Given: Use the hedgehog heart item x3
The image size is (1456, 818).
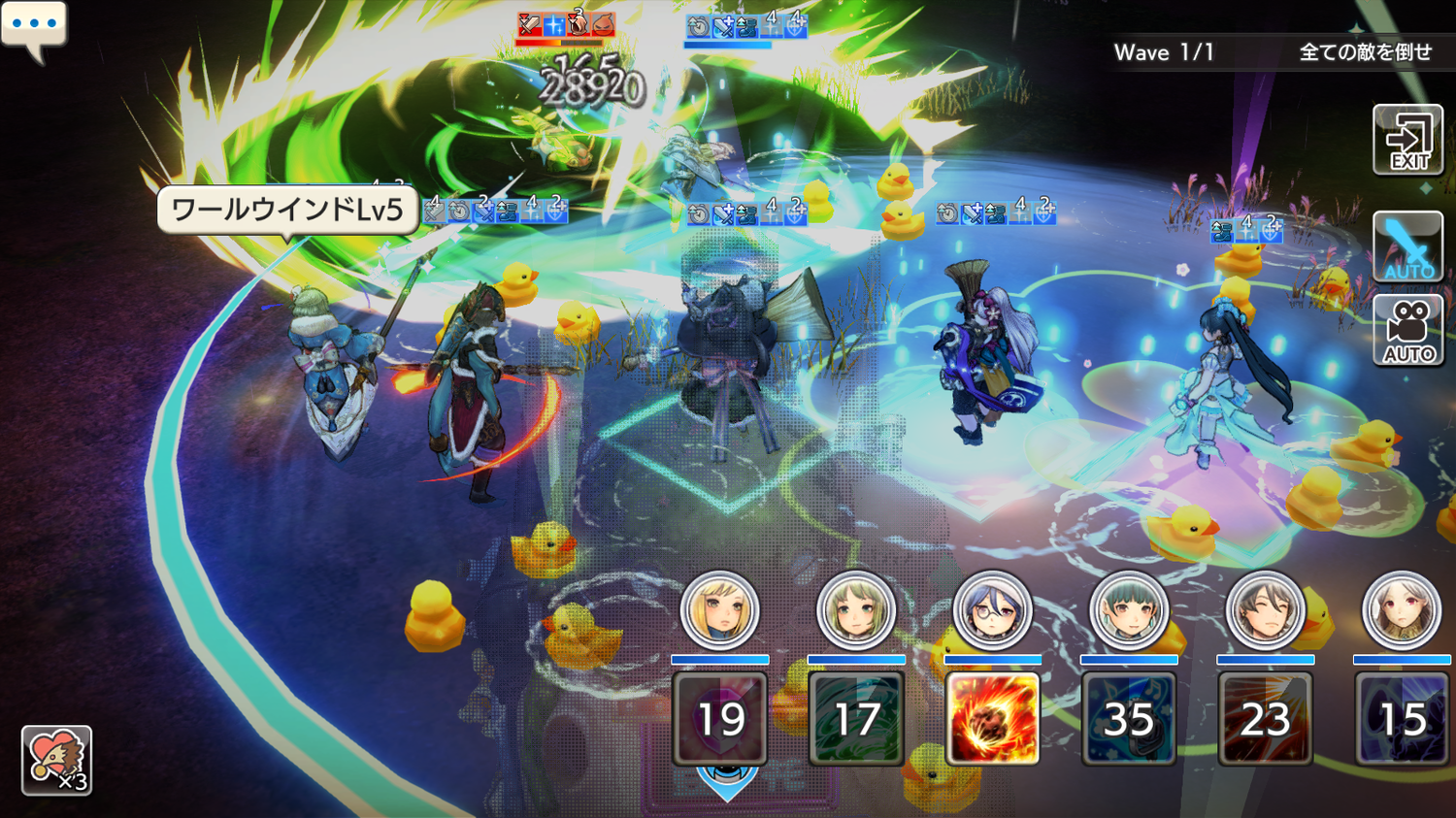Looking at the screenshot, I should (56, 760).
